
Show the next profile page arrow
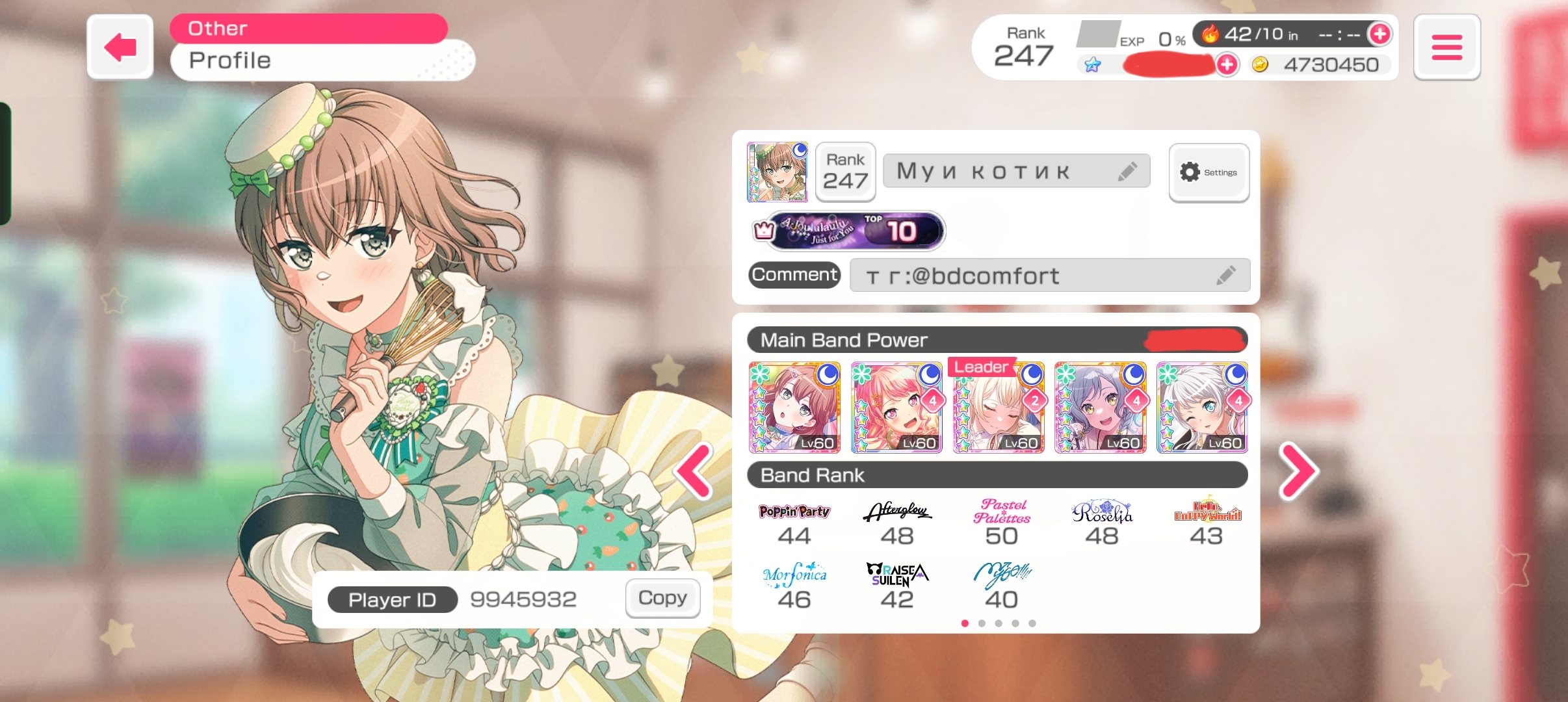pos(1298,471)
